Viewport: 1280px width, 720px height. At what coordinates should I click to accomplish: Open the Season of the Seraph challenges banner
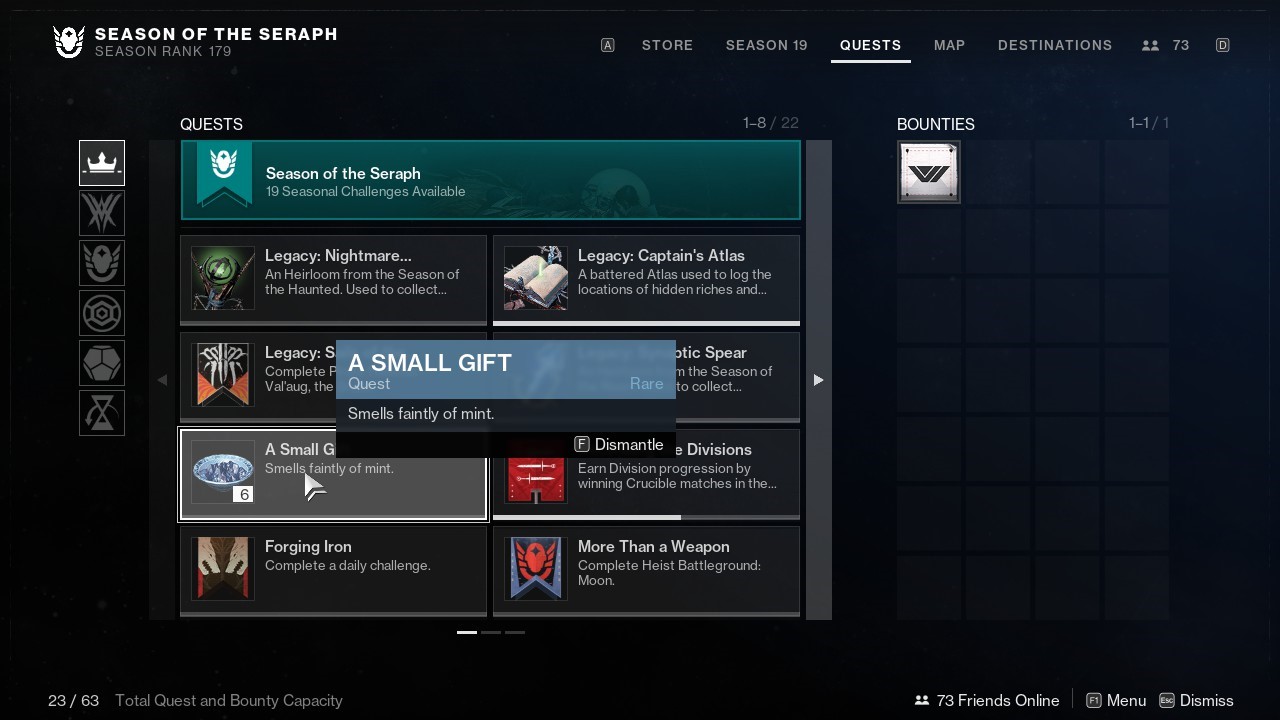pyautogui.click(x=490, y=181)
